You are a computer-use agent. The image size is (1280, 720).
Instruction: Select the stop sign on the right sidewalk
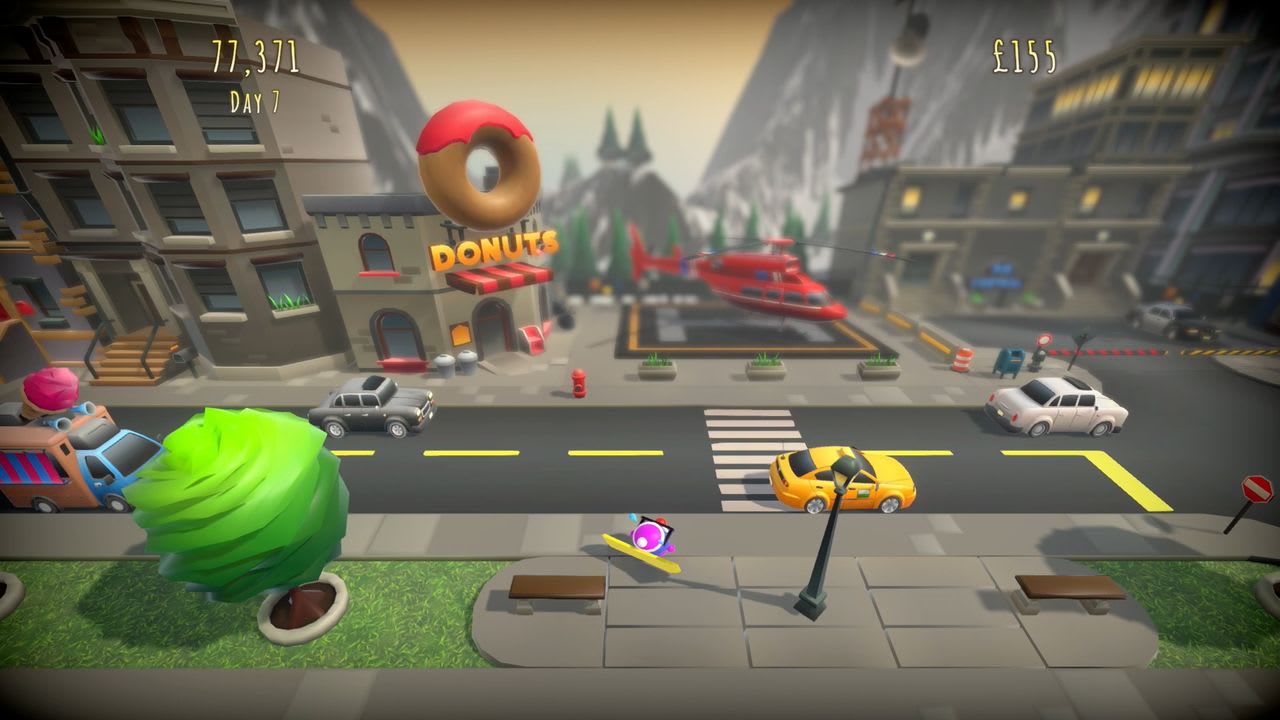[1258, 487]
